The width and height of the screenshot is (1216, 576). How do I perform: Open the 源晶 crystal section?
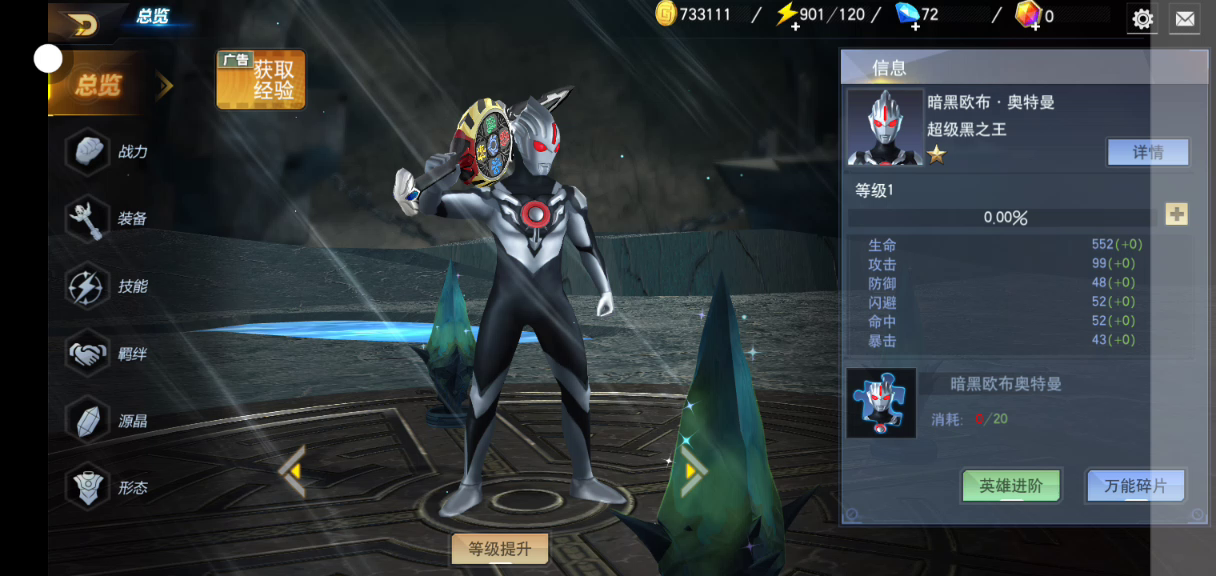pyautogui.click(x=110, y=421)
